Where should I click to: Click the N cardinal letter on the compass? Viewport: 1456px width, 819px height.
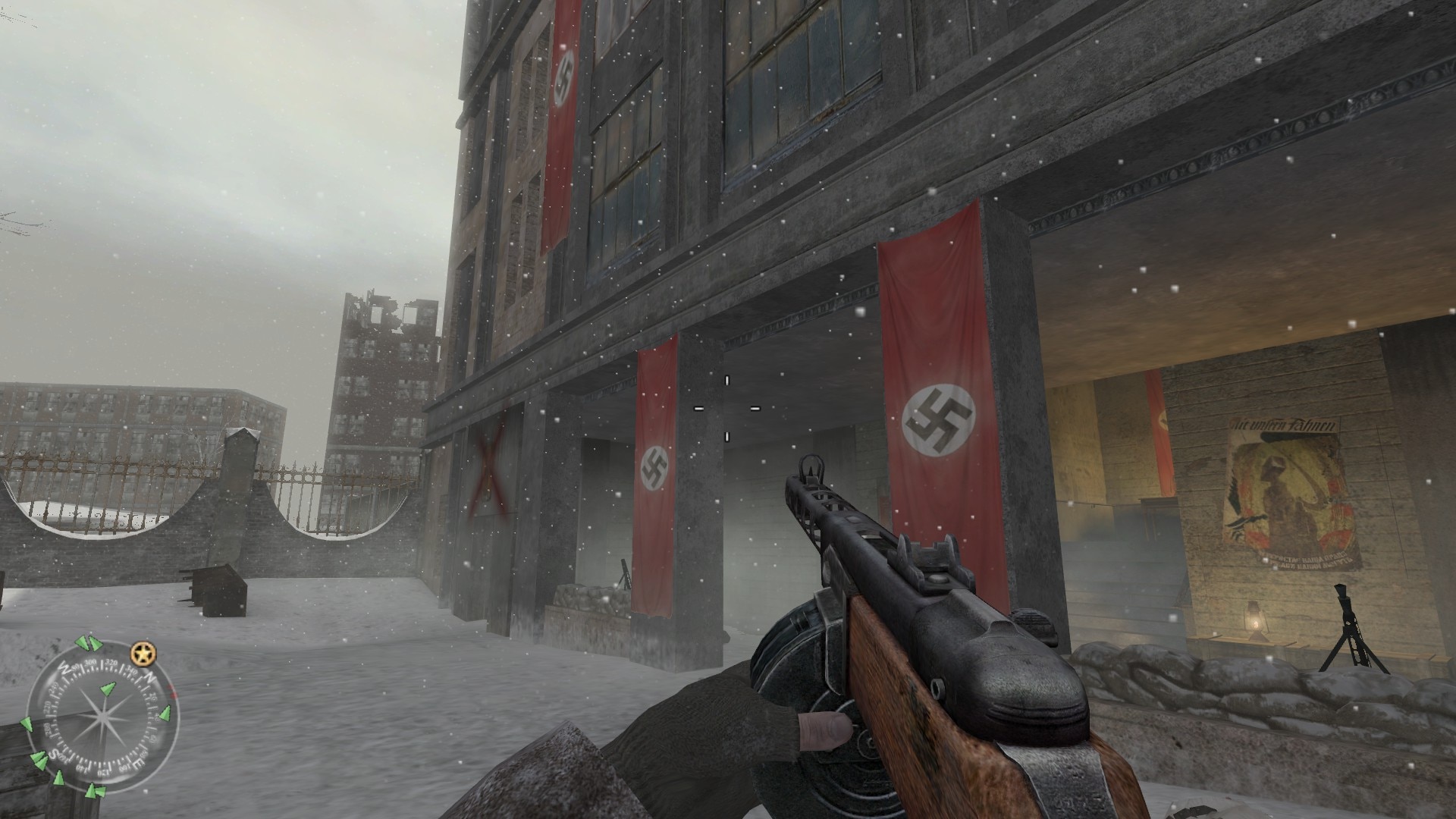150,676
